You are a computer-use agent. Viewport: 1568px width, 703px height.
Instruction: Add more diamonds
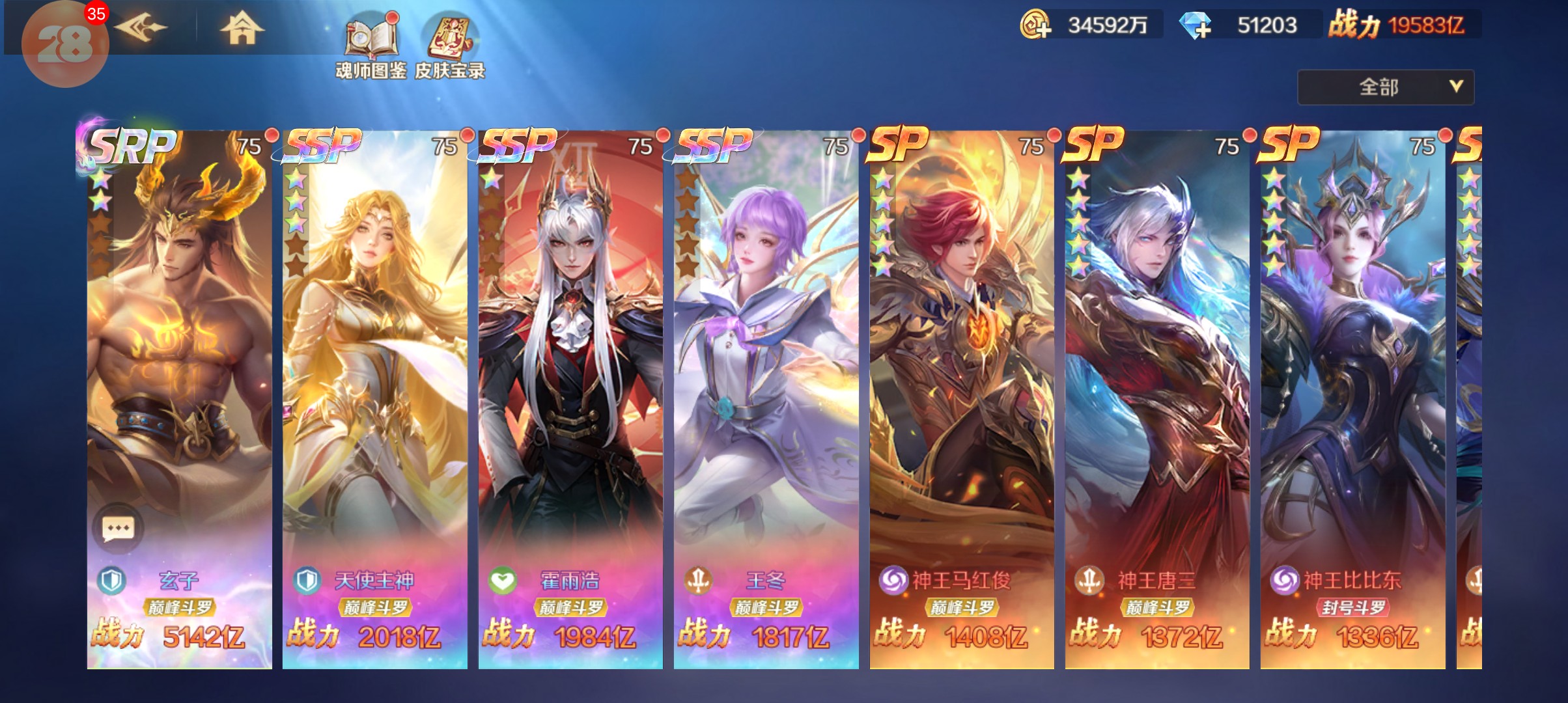pos(1196,26)
